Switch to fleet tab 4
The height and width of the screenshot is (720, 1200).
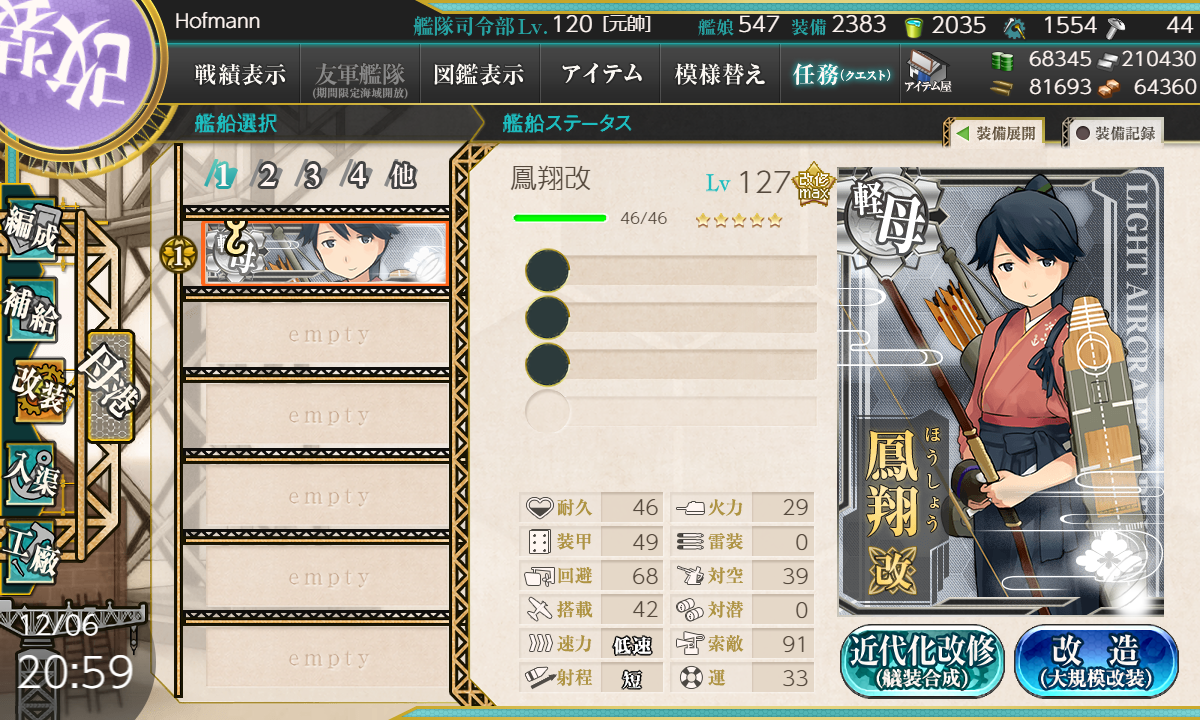tap(357, 177)
